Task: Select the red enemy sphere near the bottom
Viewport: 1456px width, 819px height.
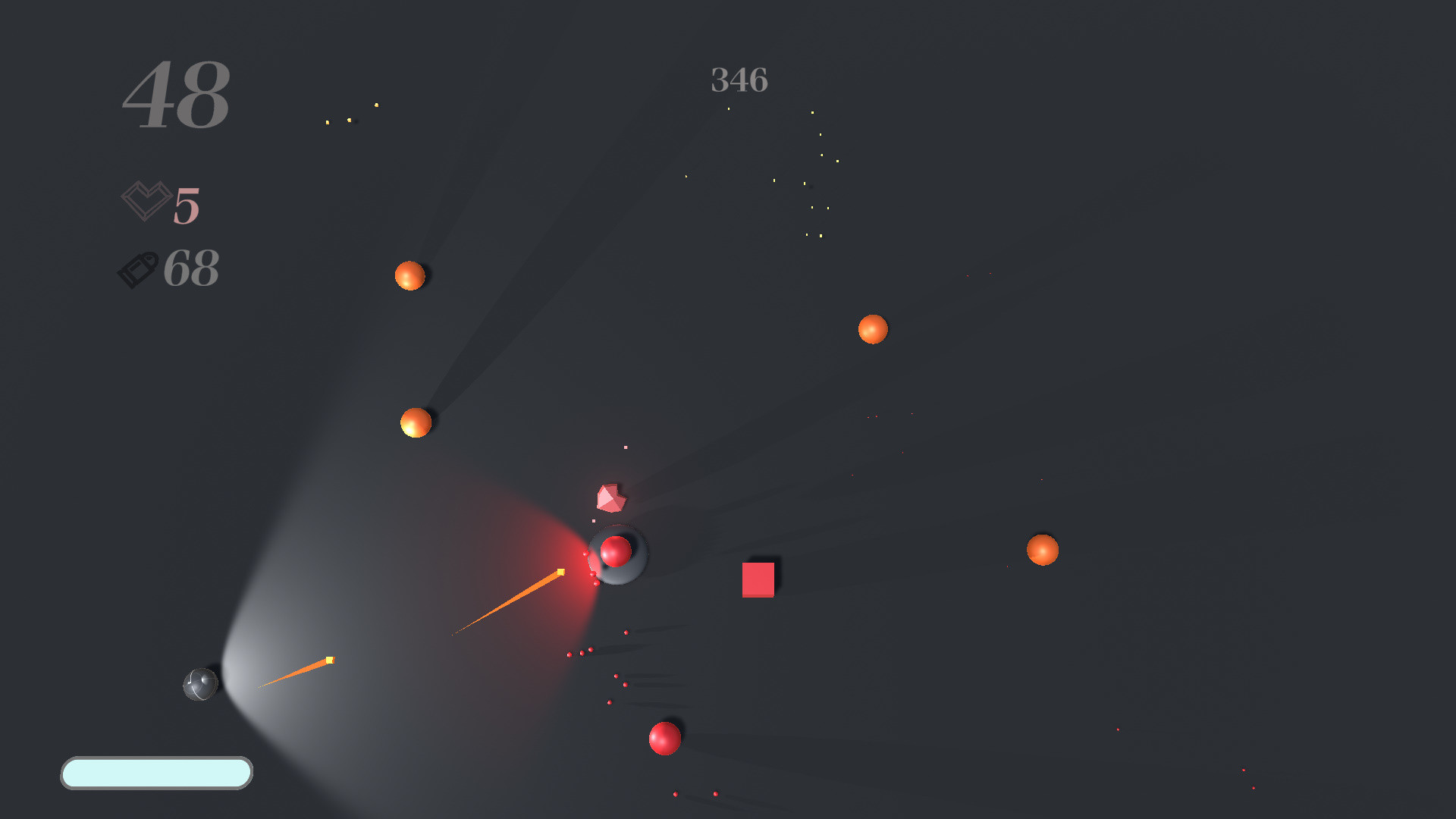Action: pyautogui.click(x=663, y=738)
